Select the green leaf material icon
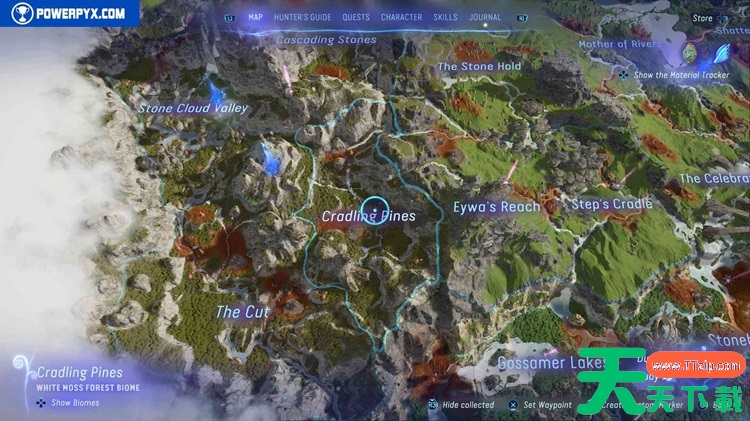Image resolution: width=750 pixels, height=421 pixels. (x=688, y=53)
